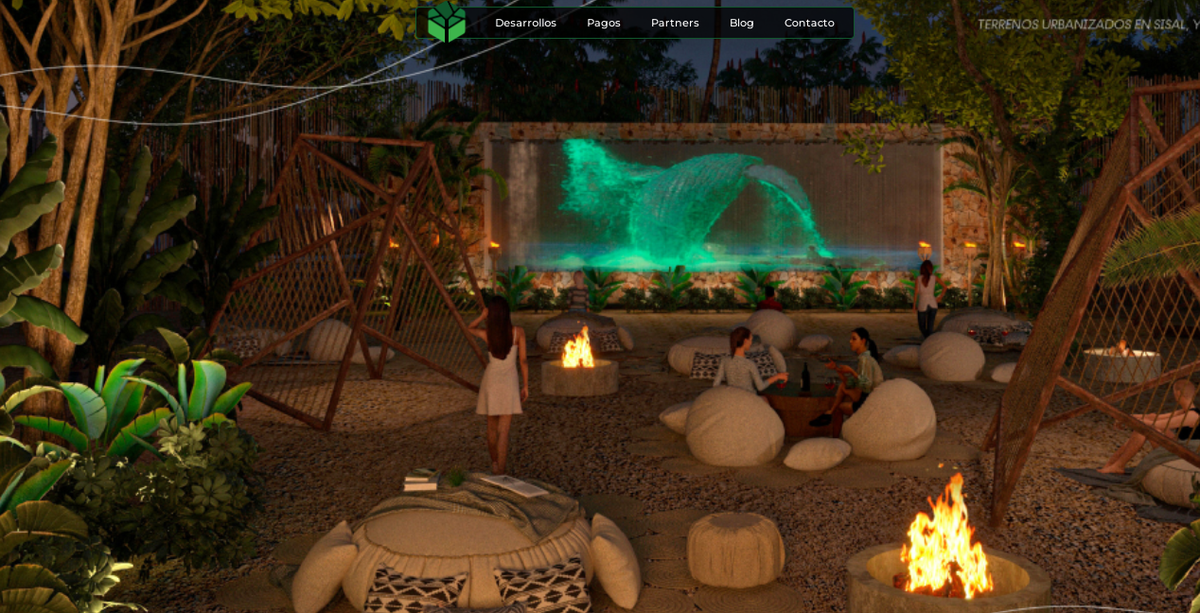The height and width of the screenshot is (613, 1200).
Task: Click the green cube logo
Action: [x=447, y=22]
